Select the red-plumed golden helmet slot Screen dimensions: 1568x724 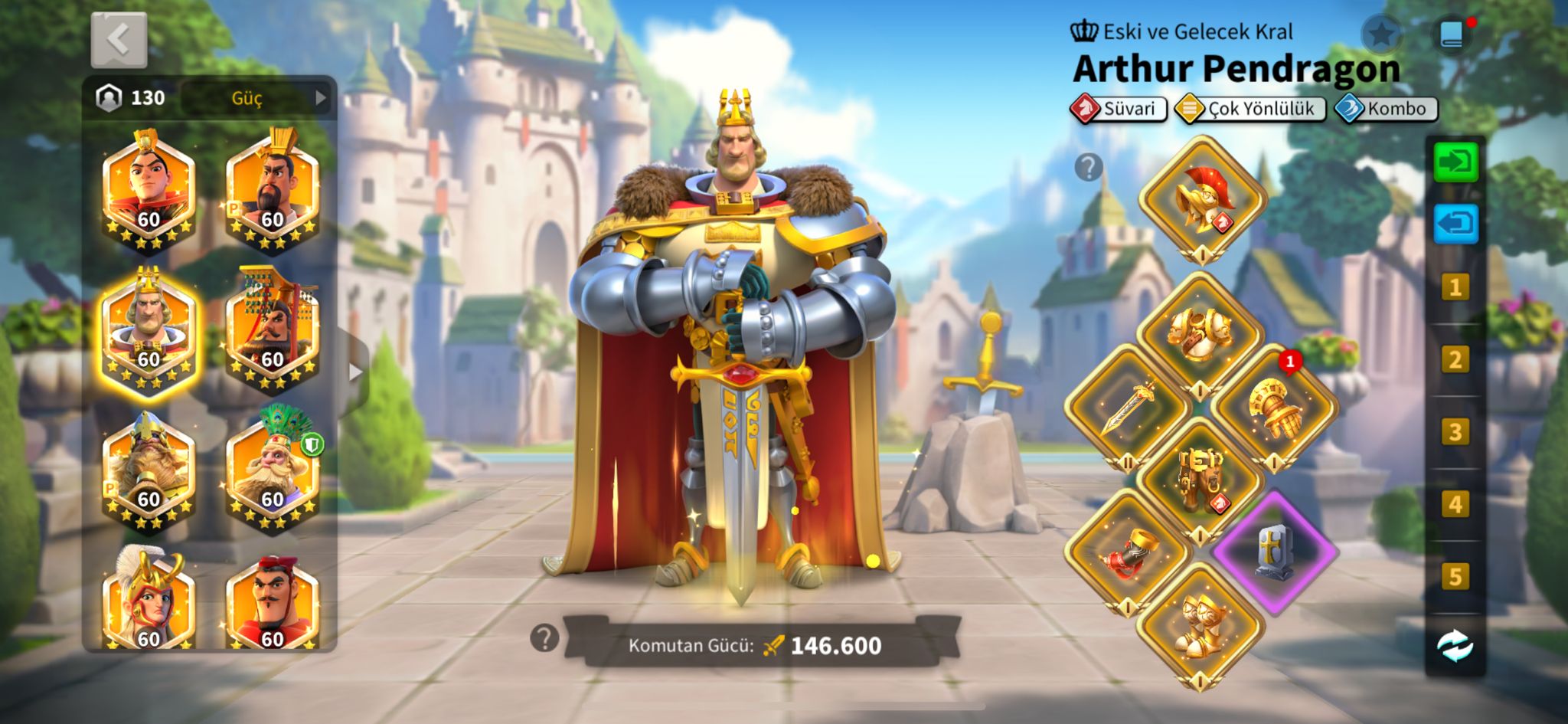point(1202,200)
